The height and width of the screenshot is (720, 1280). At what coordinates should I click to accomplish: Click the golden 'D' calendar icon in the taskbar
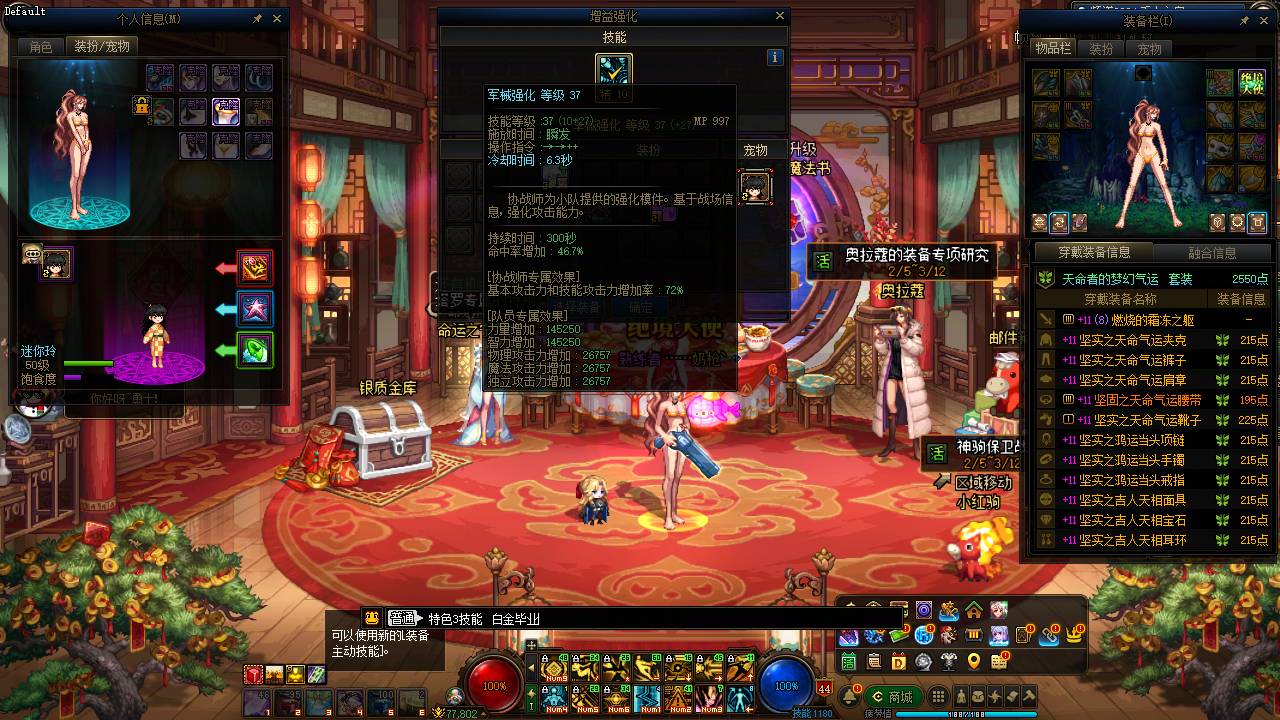tap(899, 662)
